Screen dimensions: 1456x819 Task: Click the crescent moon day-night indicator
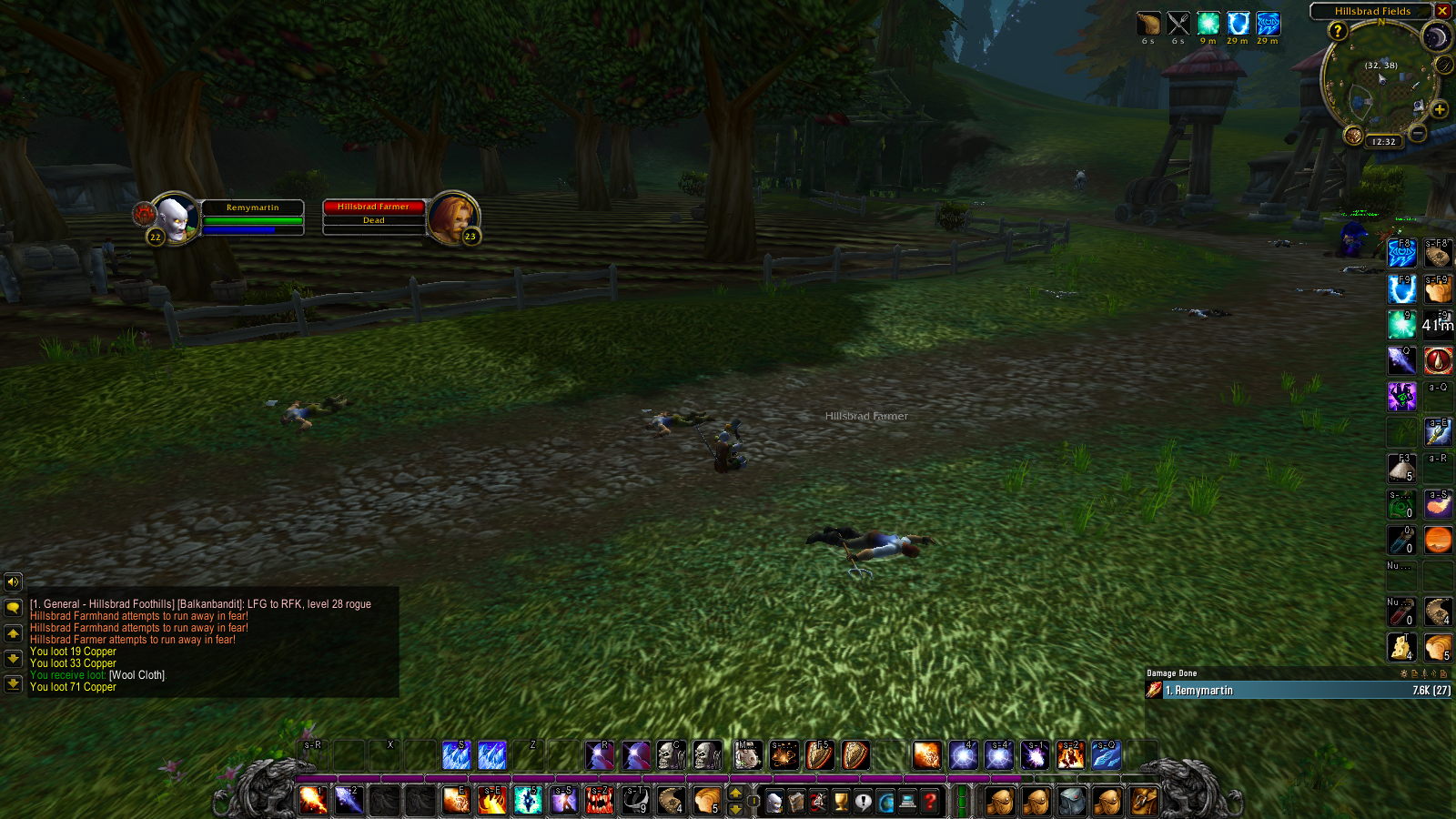coord(1436,37)
